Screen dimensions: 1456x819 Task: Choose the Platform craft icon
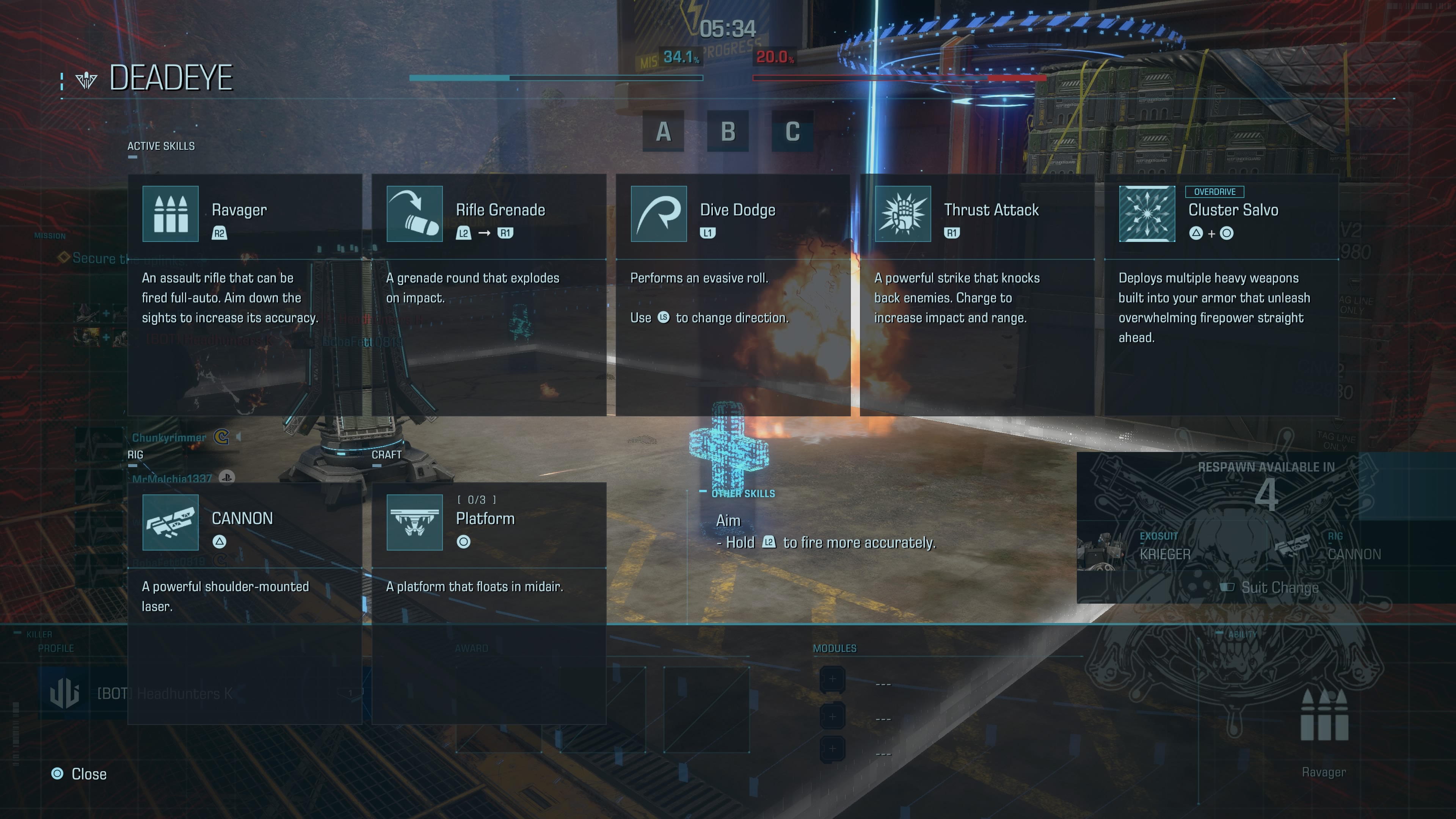[x=414, y=522]
